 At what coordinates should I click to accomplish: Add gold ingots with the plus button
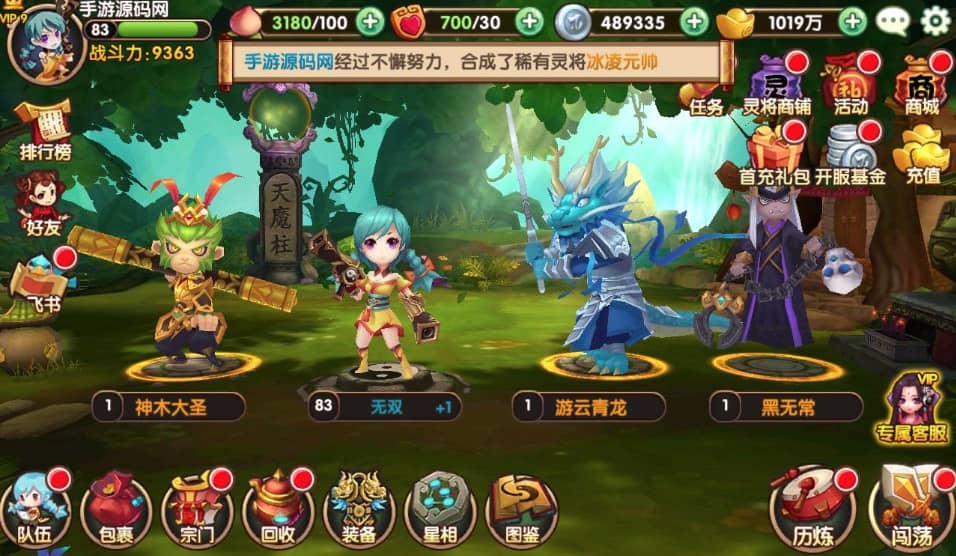pyautogui.click(x=852, y=20)
